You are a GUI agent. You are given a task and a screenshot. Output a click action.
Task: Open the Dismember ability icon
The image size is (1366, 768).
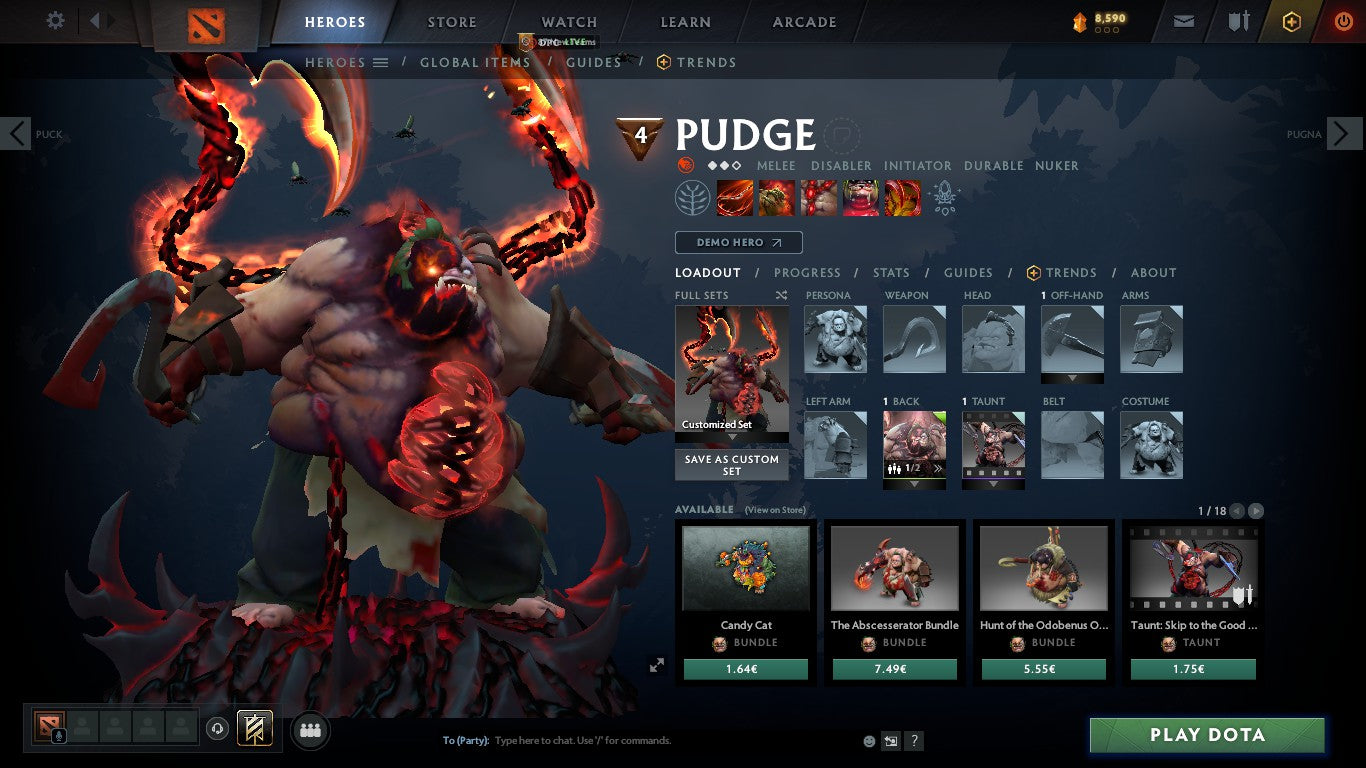(862, 197)
